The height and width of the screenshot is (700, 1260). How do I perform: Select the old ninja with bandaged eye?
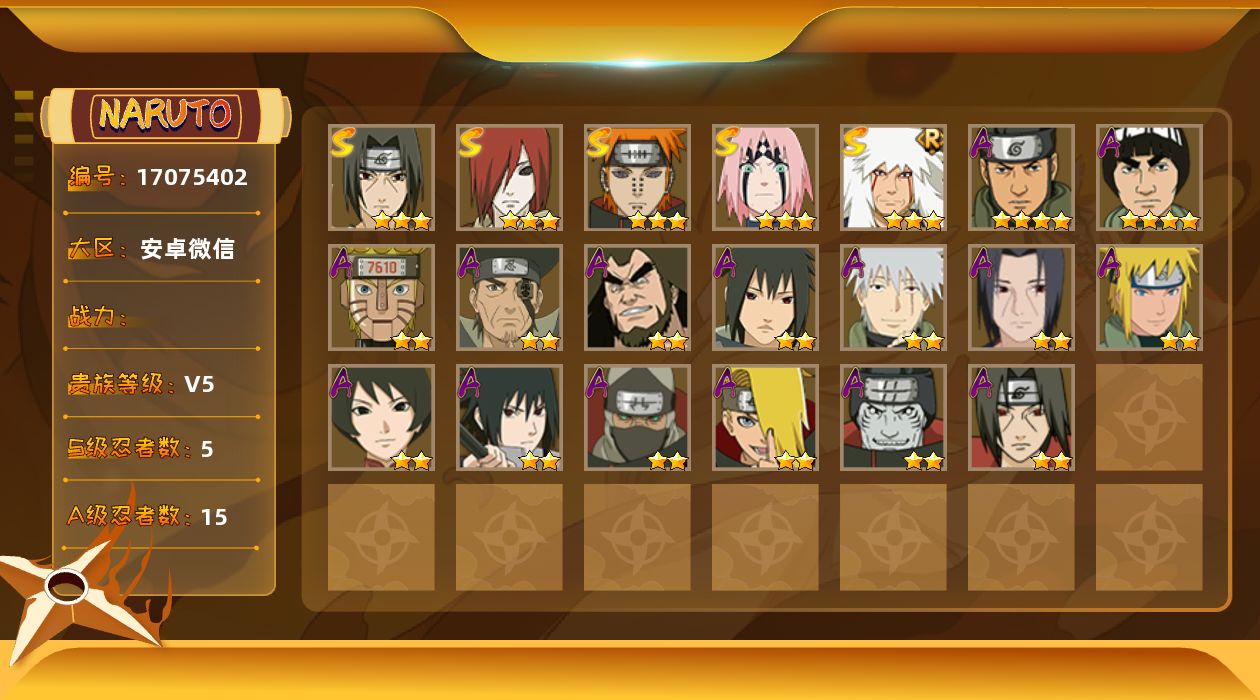click(509, 298)
